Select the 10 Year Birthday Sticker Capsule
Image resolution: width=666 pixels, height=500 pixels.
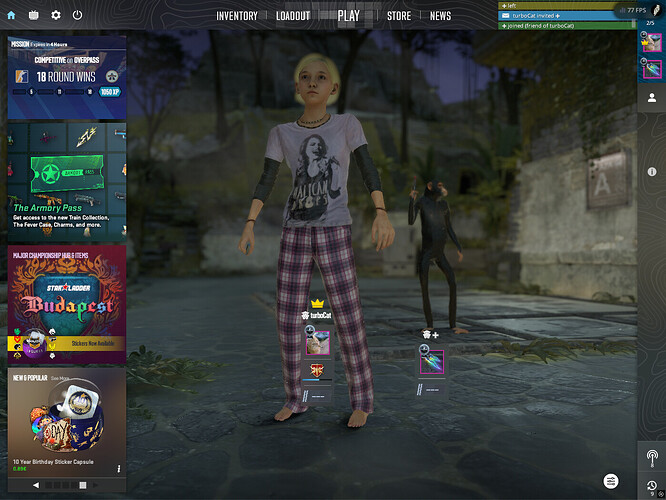pyautogui.click(x=67, y=420)
